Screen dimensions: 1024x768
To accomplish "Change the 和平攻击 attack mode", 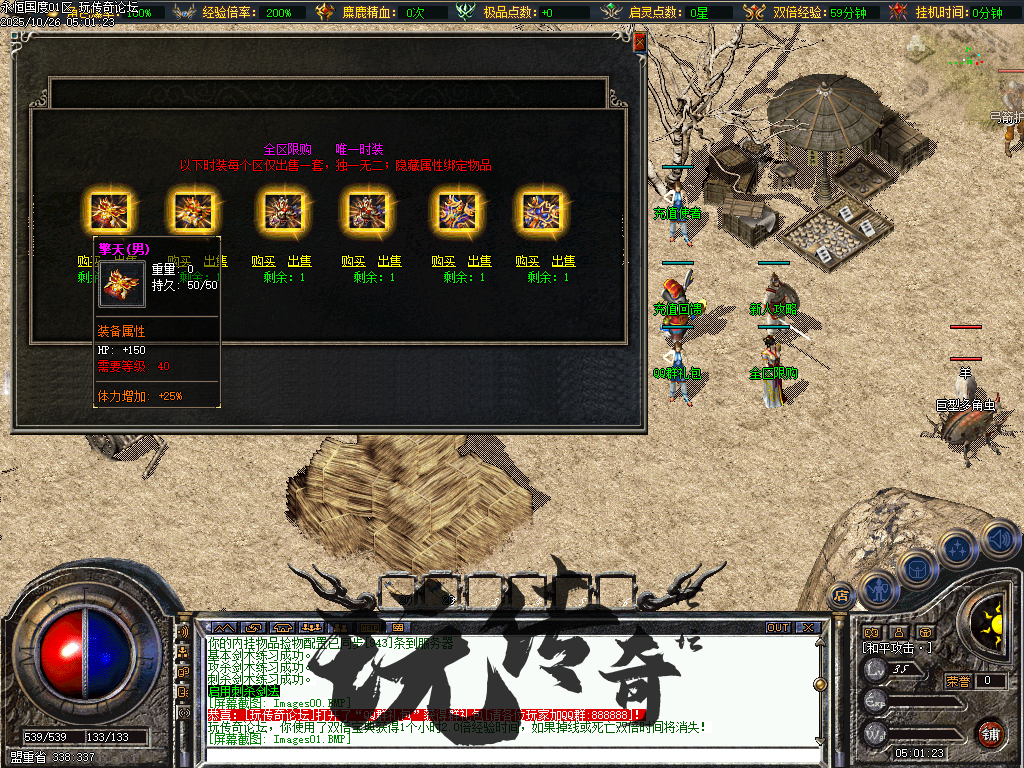I will (x=897, y=648).
